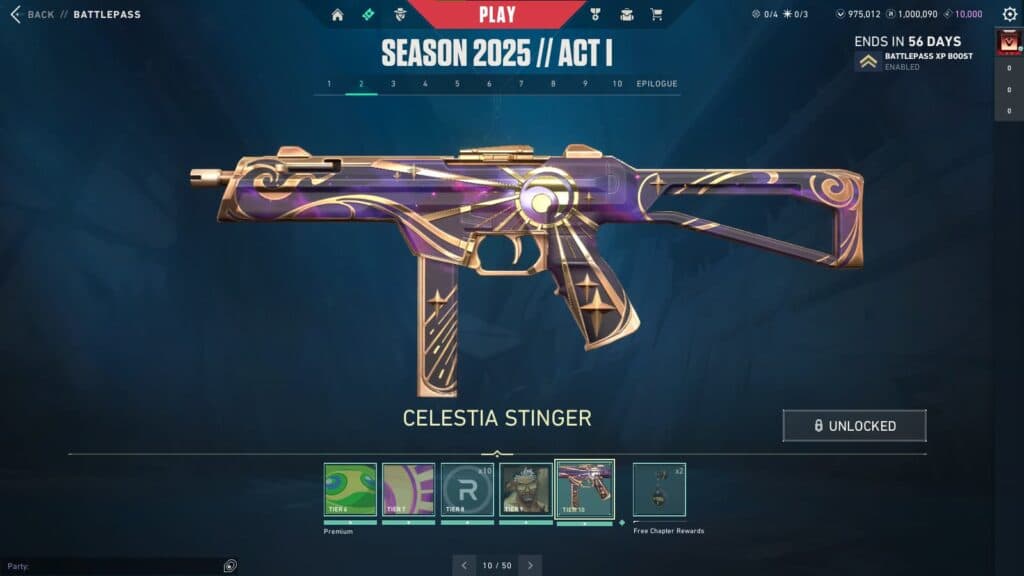Select the Tier 7 purple swirl reward
This screenshot has height=576, width=1024.
[408, 489]
